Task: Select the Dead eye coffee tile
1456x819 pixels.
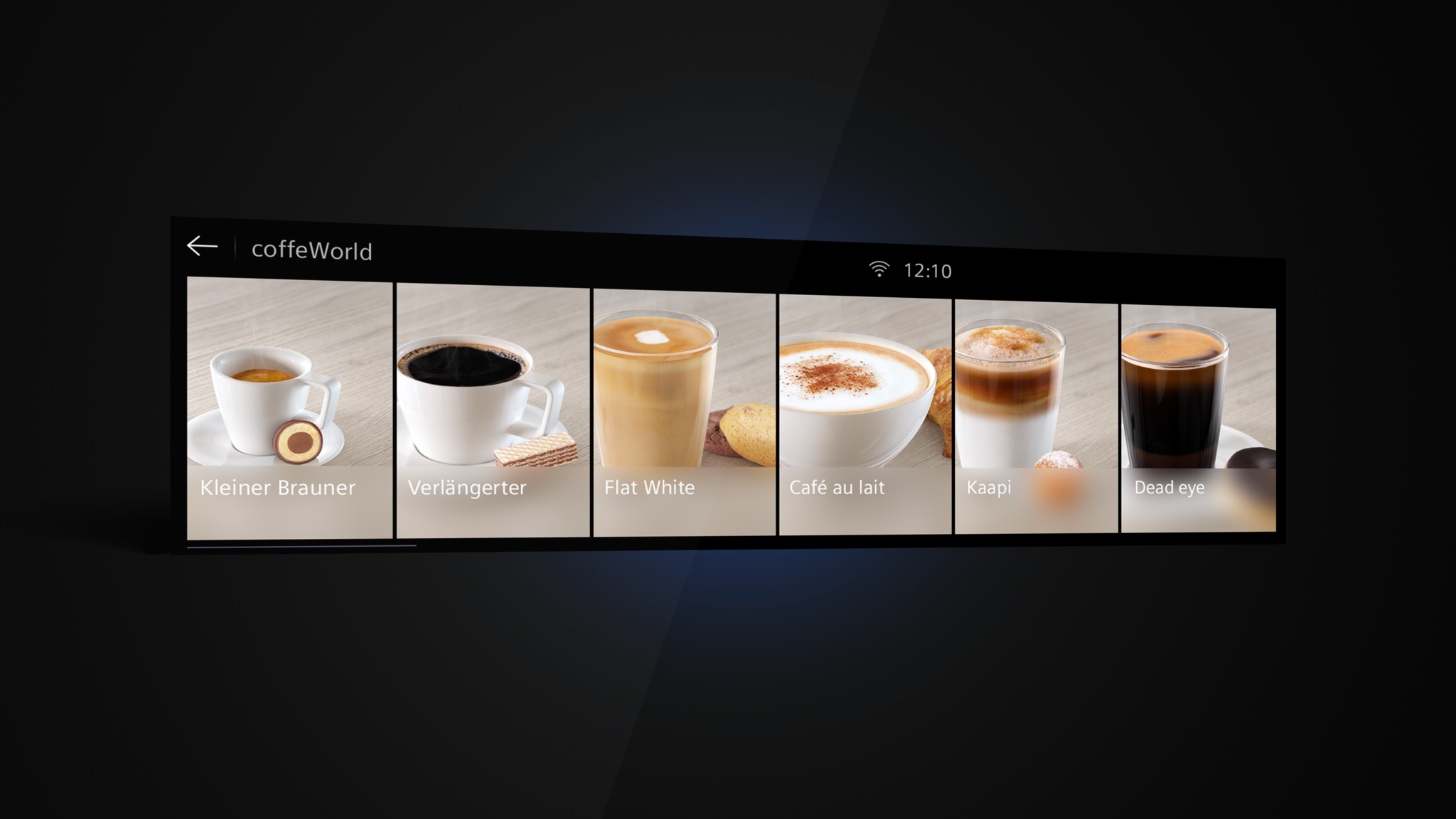Action: (1198, 419)
